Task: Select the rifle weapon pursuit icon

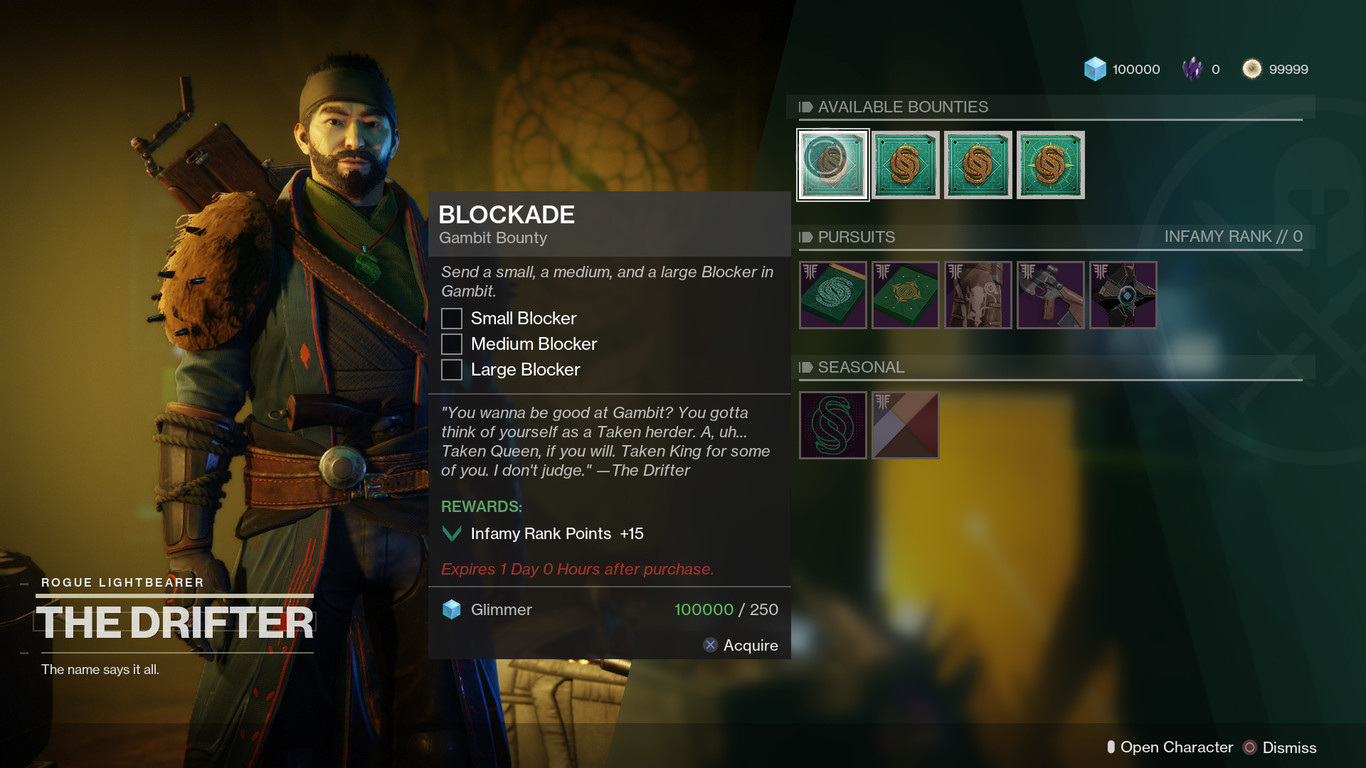Action: (1050, 295)
